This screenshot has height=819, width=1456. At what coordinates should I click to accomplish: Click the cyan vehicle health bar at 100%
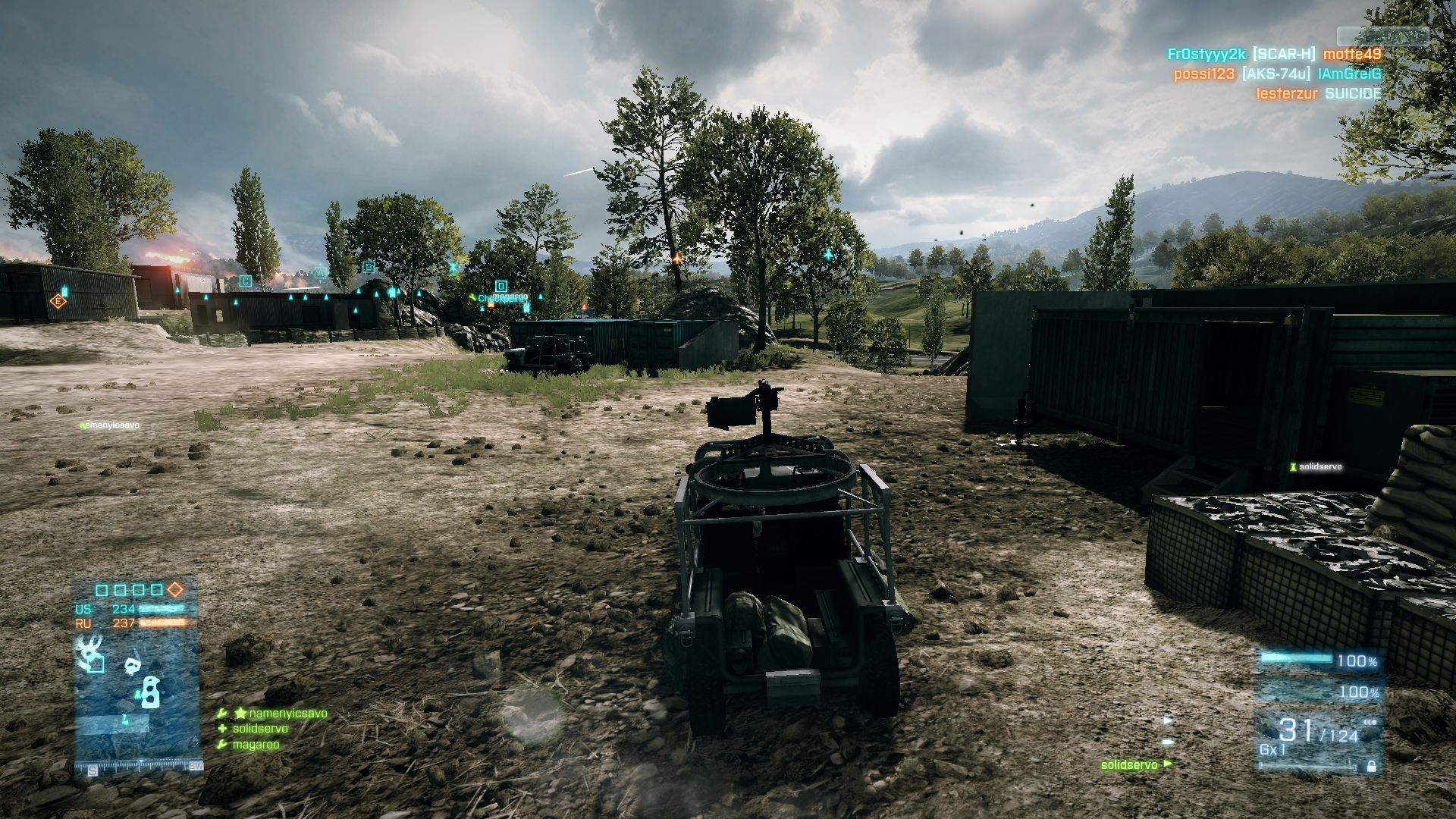point(1296,658)
